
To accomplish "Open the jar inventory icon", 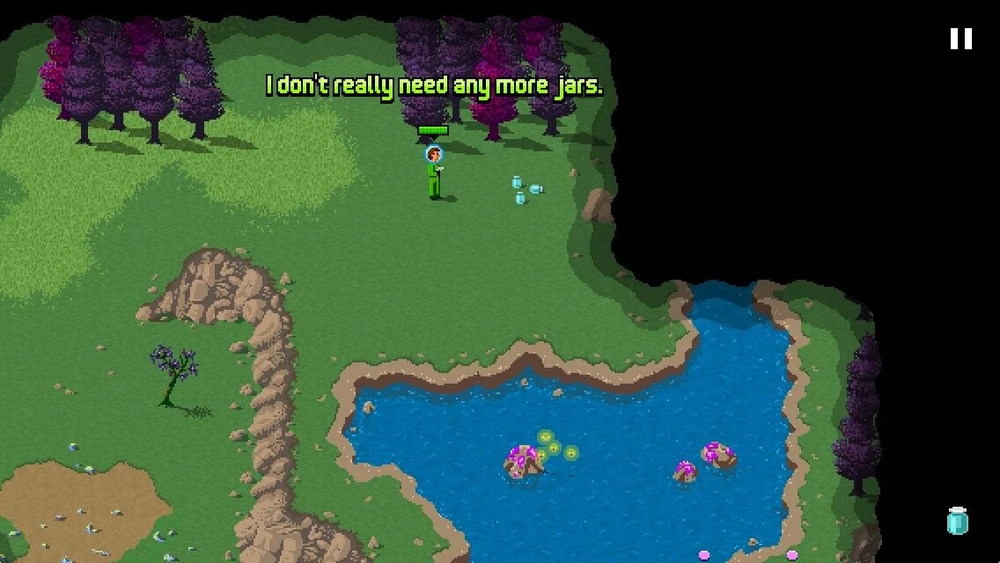I will tap(957, 521).
